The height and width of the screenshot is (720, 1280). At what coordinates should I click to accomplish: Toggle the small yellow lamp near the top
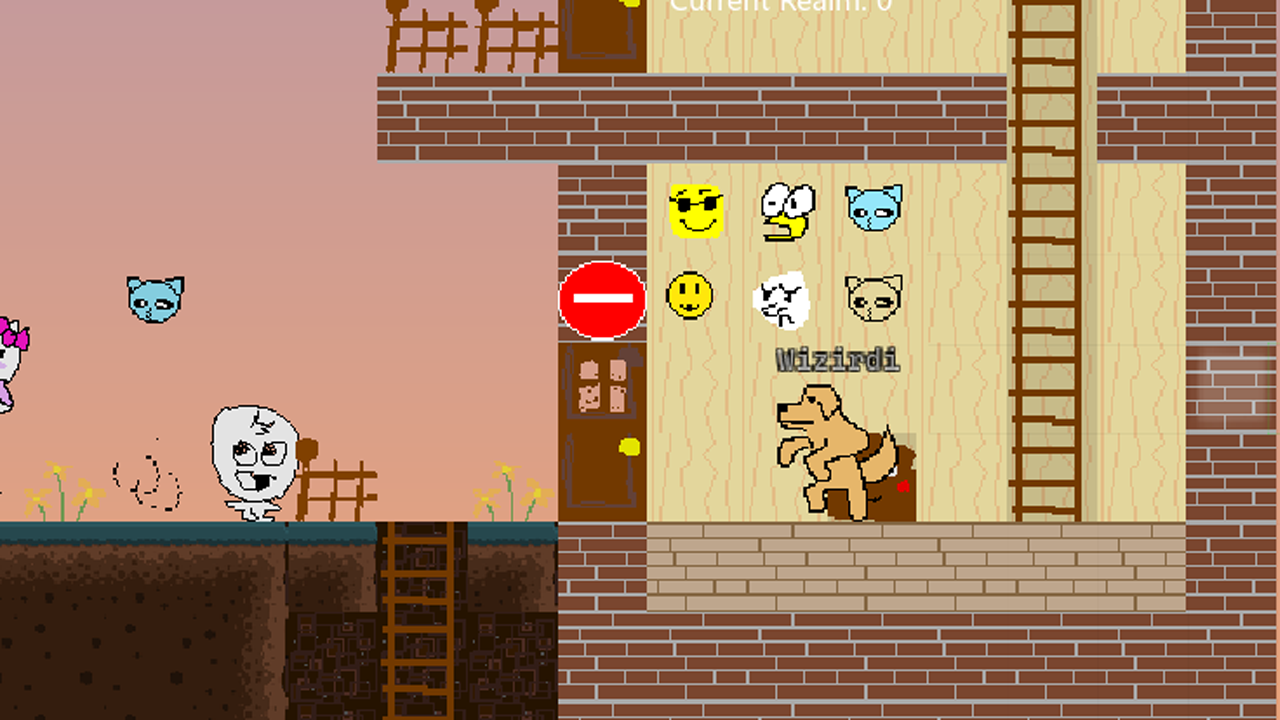(x=630, y=6)
